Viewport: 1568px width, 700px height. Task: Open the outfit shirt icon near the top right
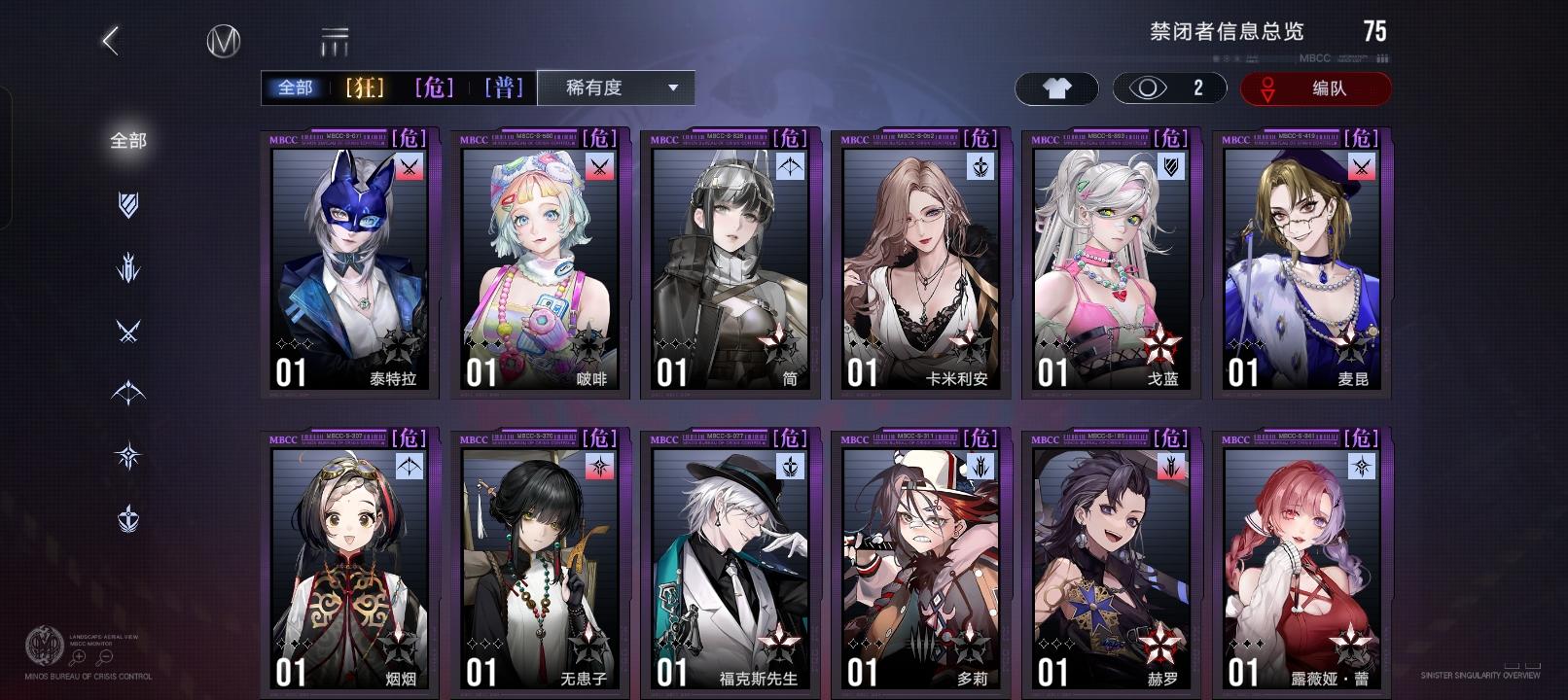click(1056, 88)
